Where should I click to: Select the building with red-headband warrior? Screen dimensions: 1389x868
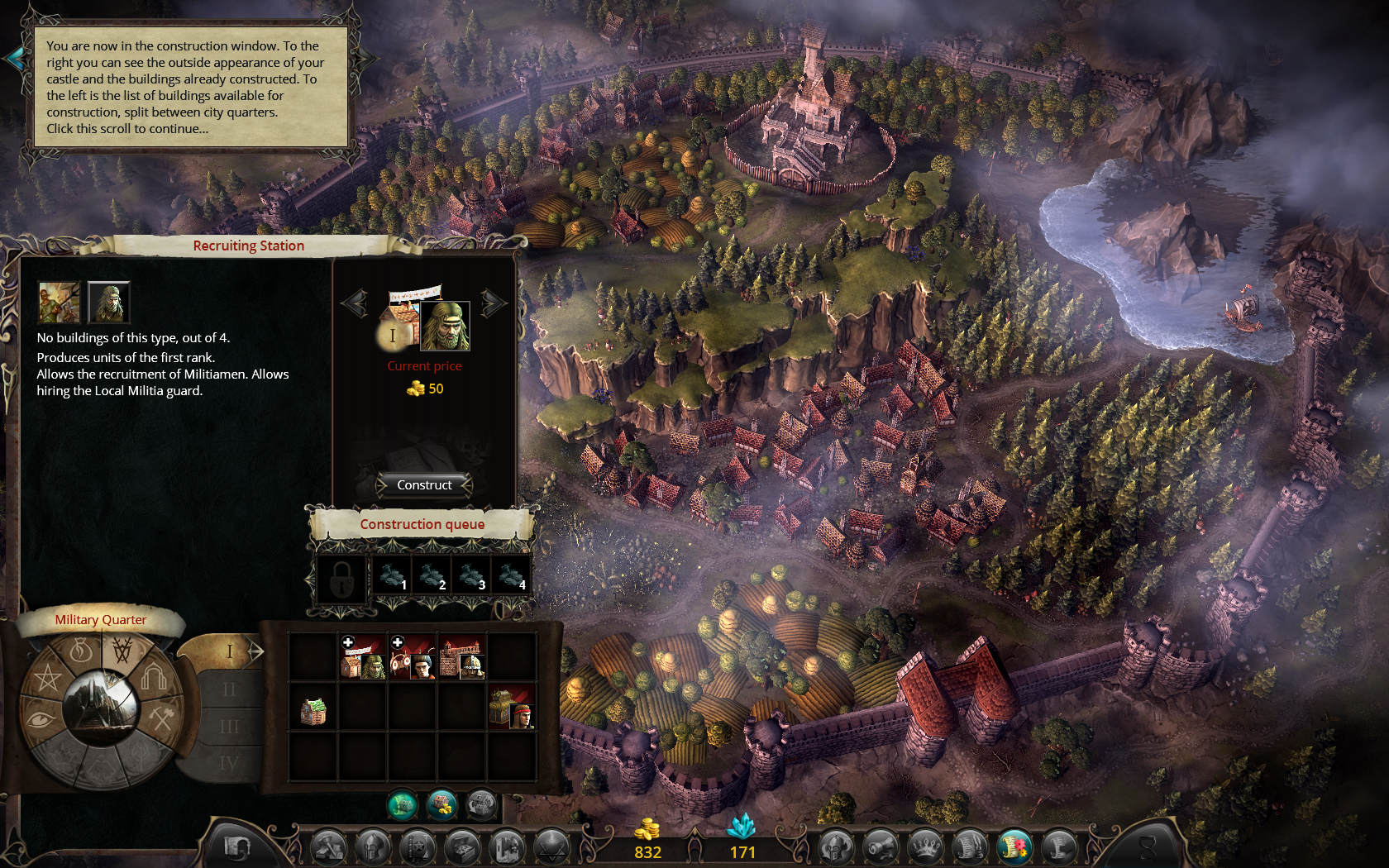[511, 708]
